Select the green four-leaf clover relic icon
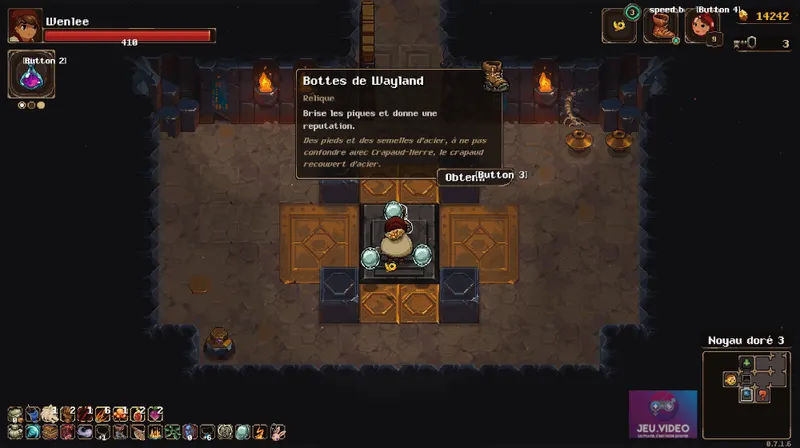The image size is (800, 448). click(173, 432)
